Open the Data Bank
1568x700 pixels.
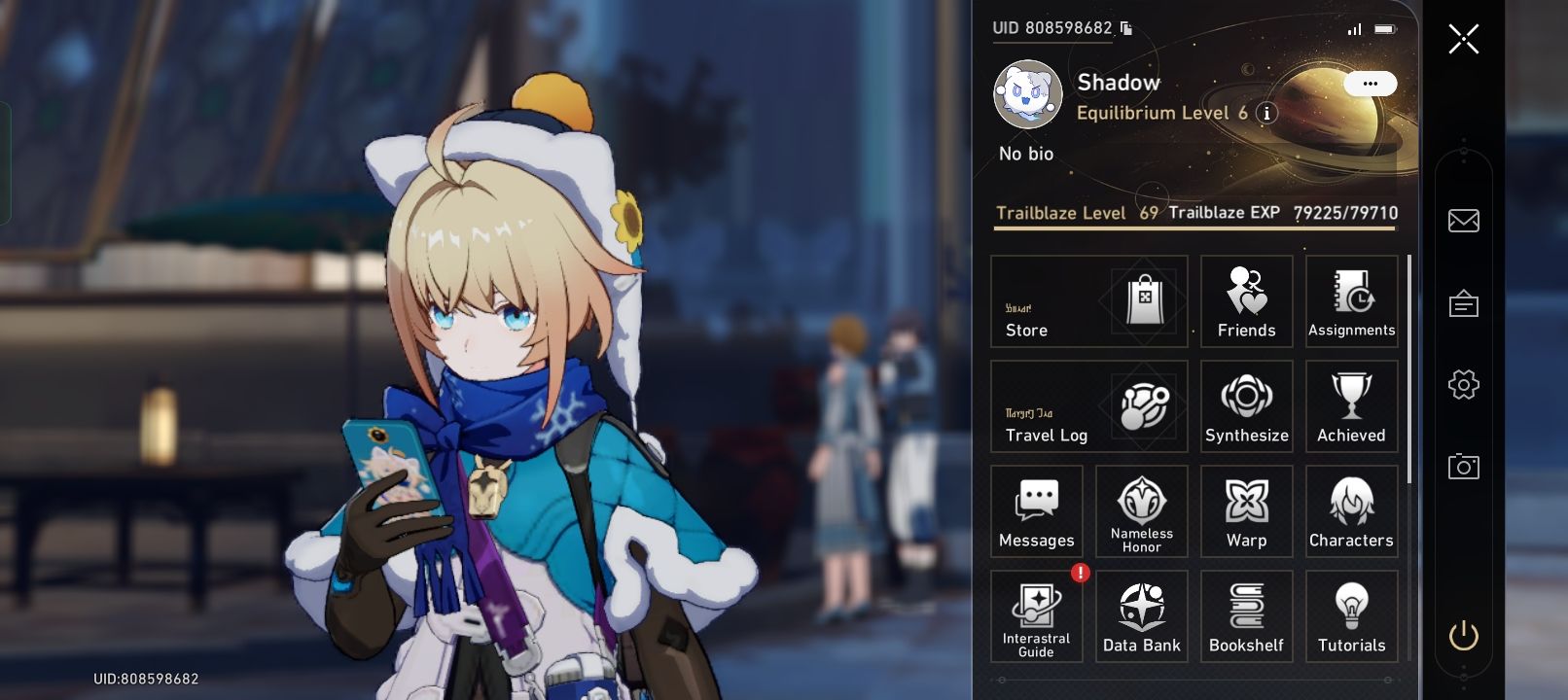[x=1141, y=615]
